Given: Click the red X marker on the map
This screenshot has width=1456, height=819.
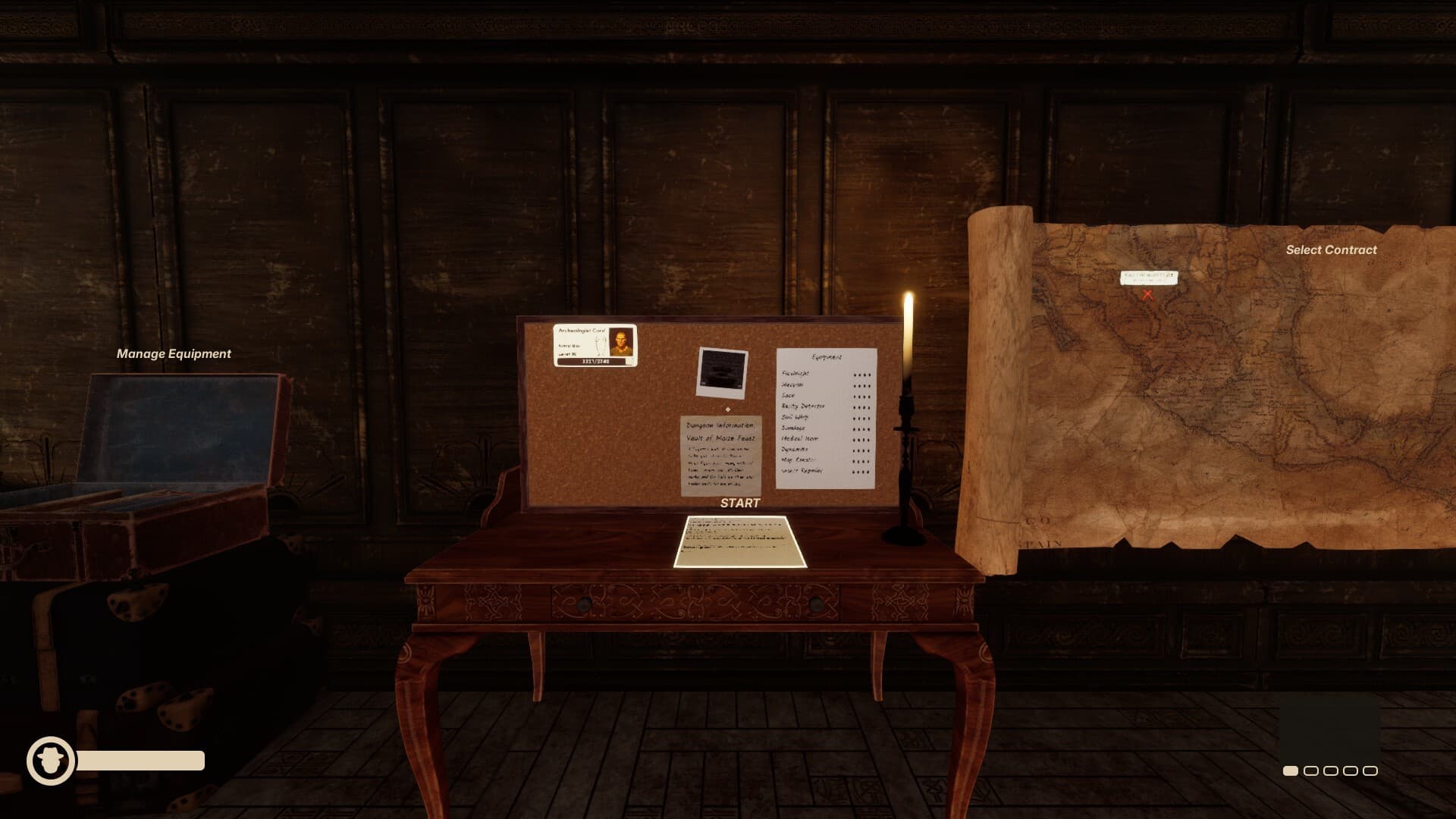Looking at the screenshot, I should tap(1147, 294).
